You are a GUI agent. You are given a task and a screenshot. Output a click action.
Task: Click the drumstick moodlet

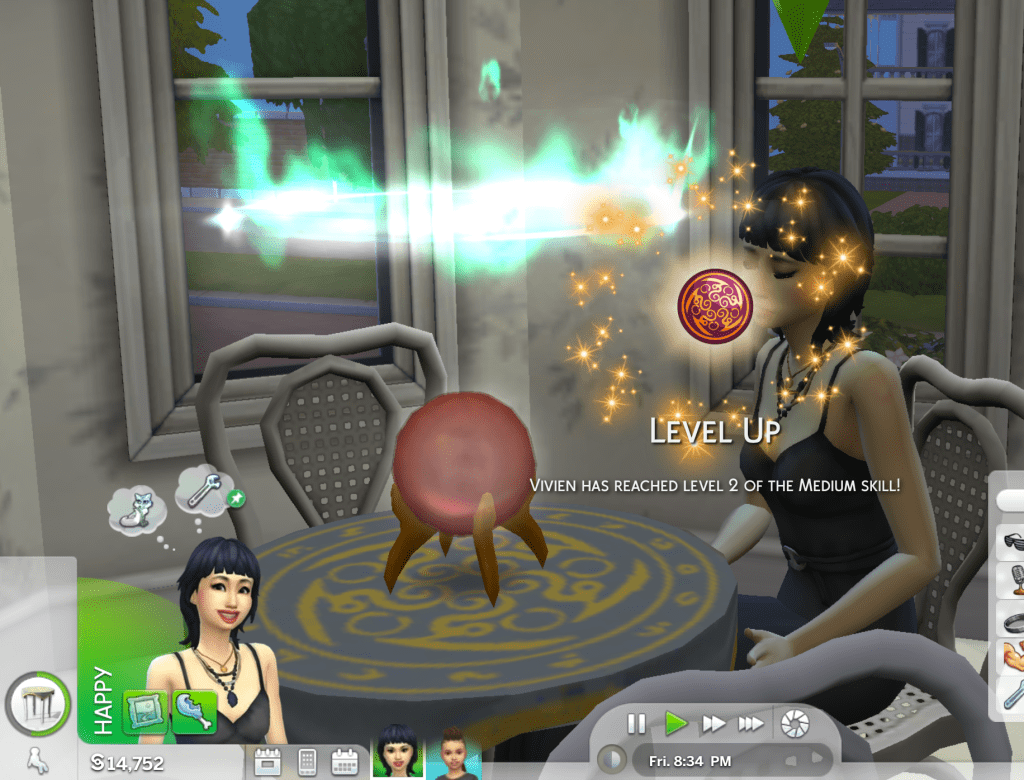[x=194, y=711]
